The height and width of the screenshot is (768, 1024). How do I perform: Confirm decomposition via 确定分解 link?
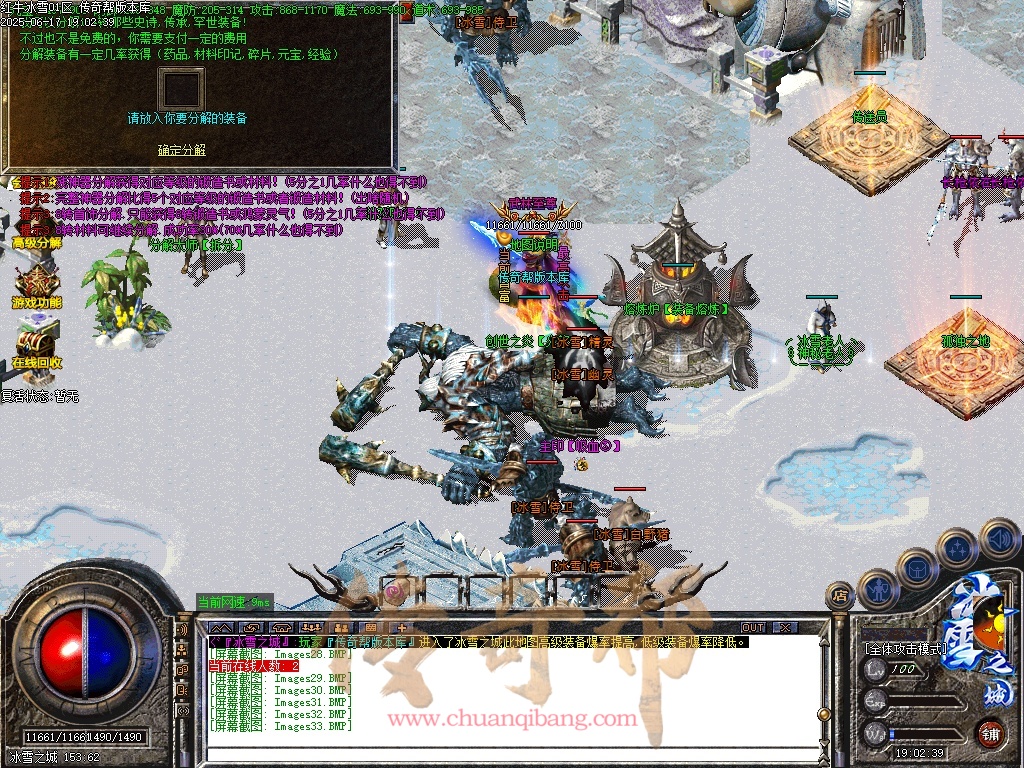(x=181, y=150)
